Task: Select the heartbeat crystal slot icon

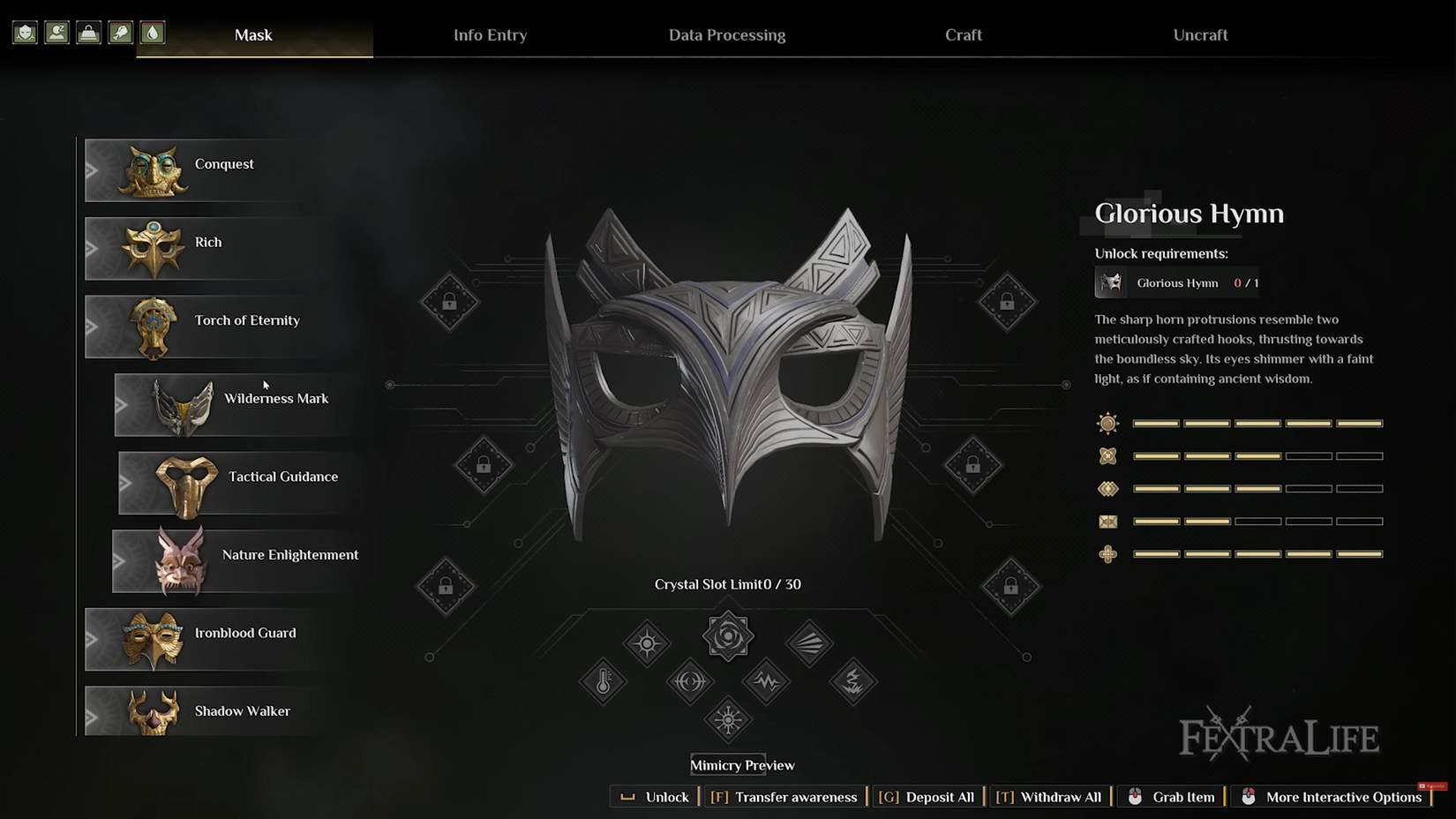Action: (766, 681)
